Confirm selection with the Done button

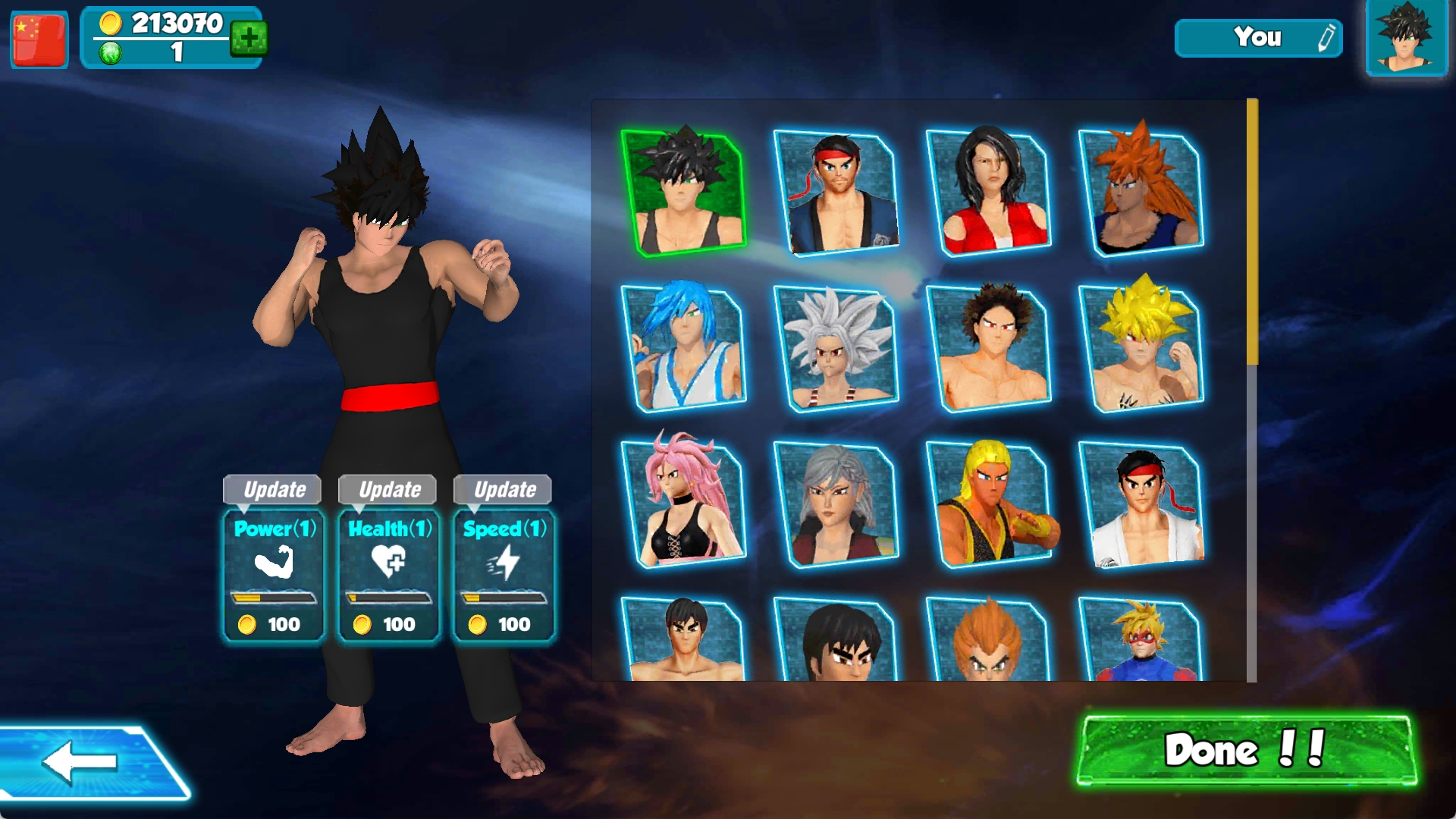[x=1247, y=750]
